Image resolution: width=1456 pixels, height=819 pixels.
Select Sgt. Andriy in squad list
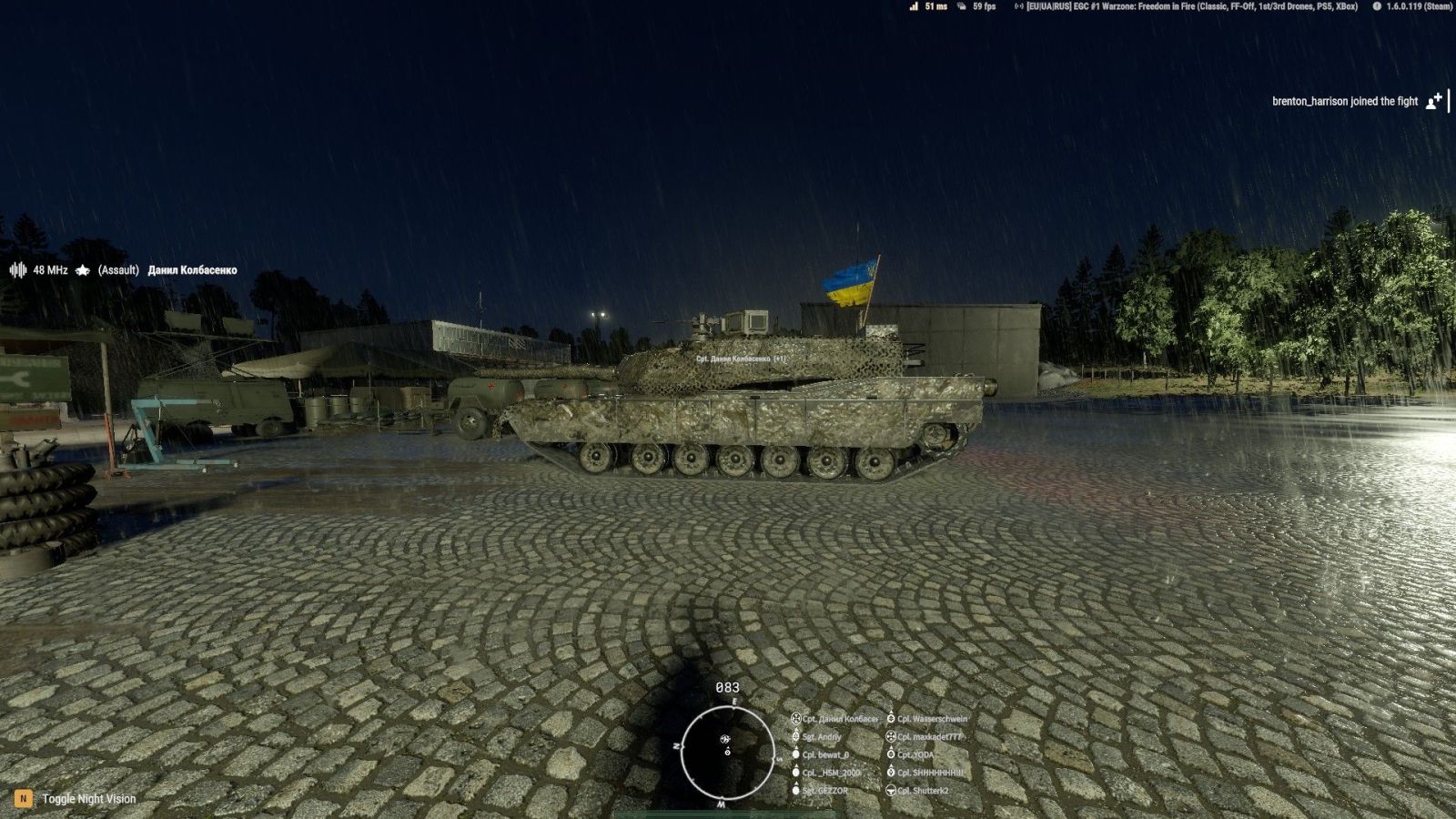click(x=821, y=737)
